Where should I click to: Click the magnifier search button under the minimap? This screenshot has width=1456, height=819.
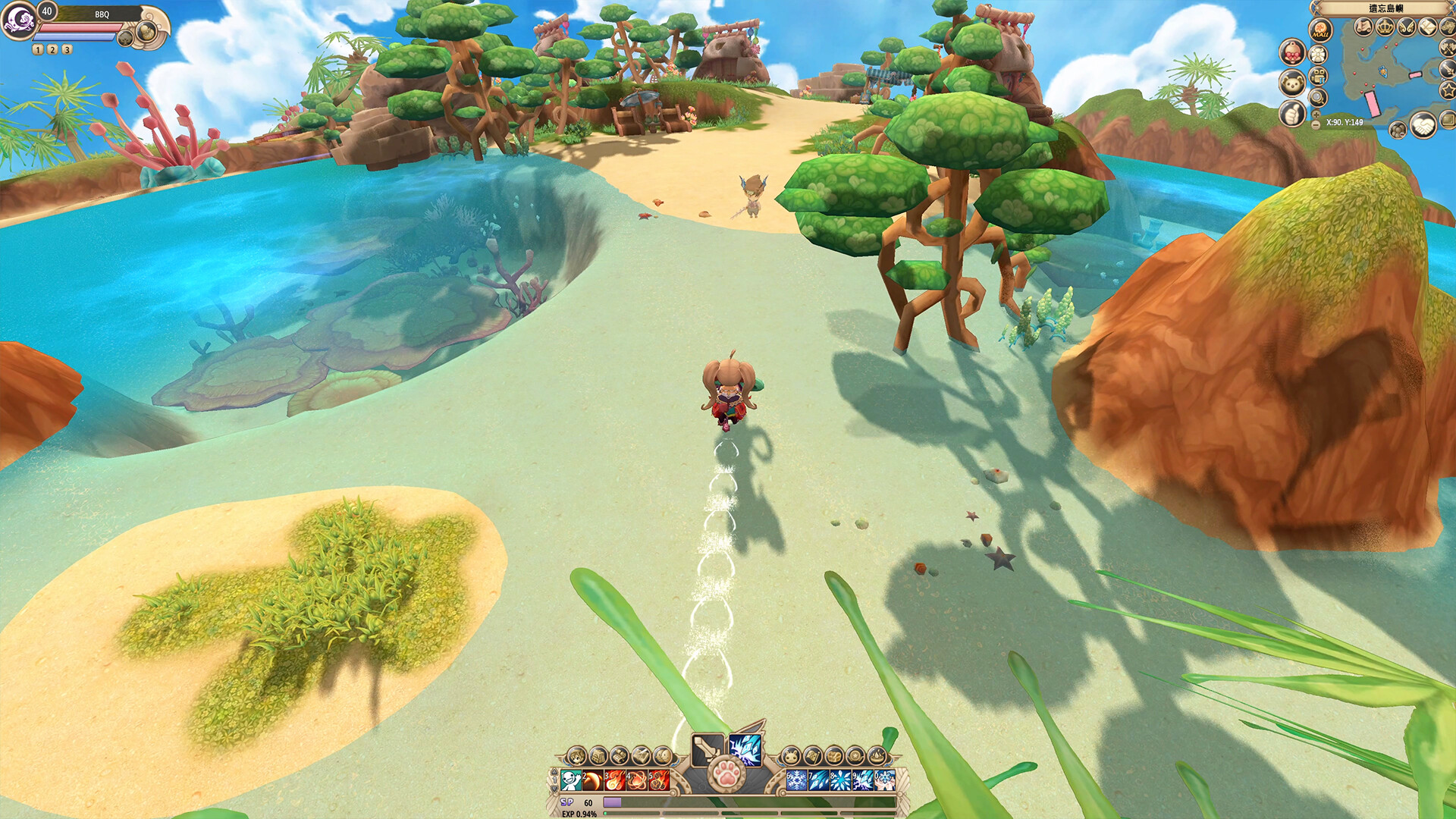pyautogui.click(x=1319, y=98)
